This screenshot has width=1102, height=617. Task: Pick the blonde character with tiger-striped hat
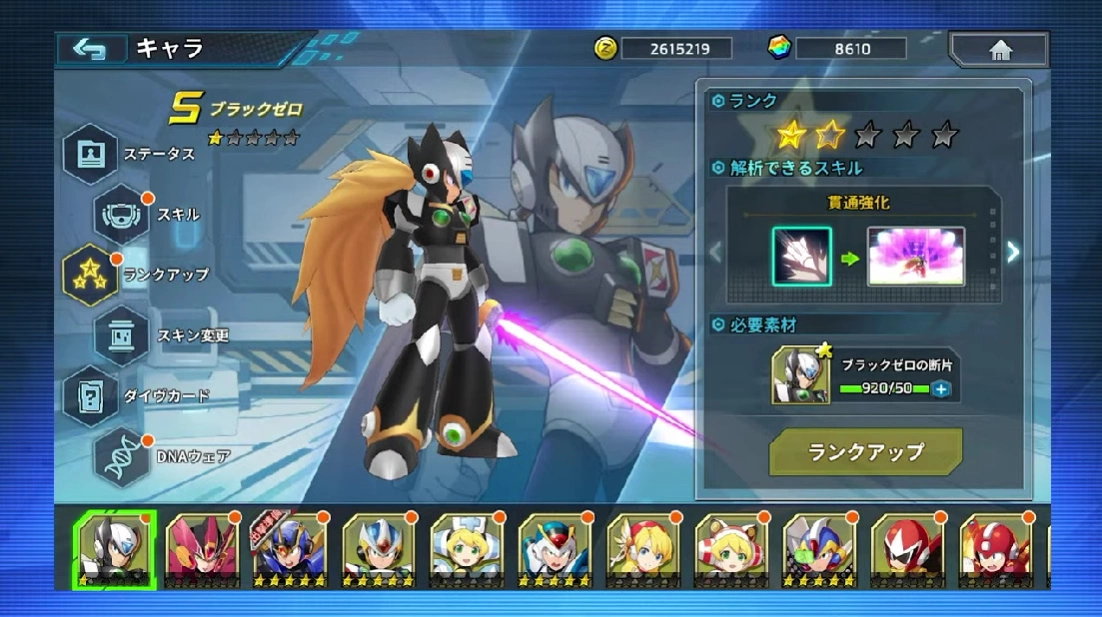[732, 548]
